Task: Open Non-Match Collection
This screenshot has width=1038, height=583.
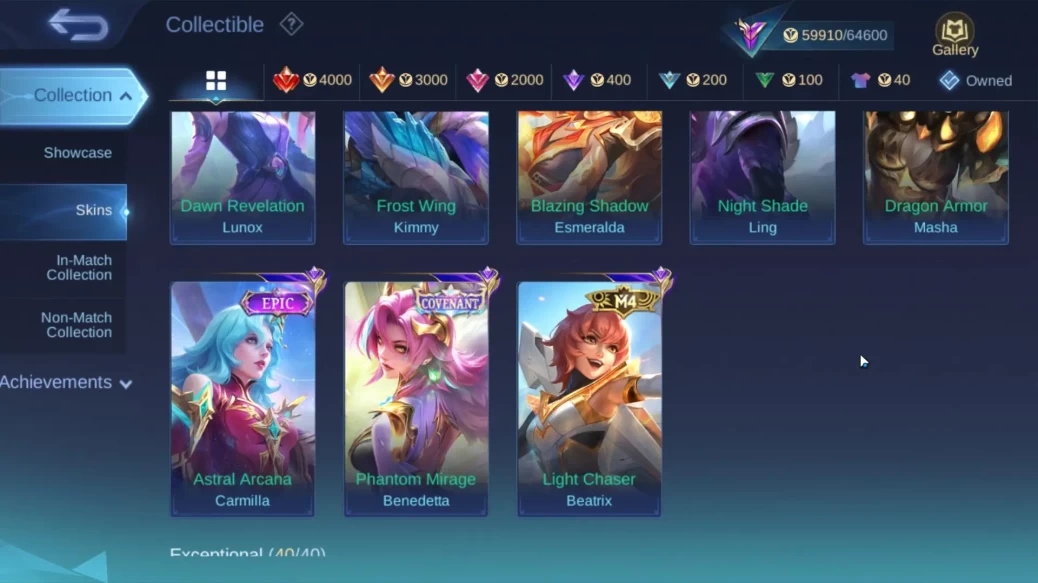Action: coord(76,325)
